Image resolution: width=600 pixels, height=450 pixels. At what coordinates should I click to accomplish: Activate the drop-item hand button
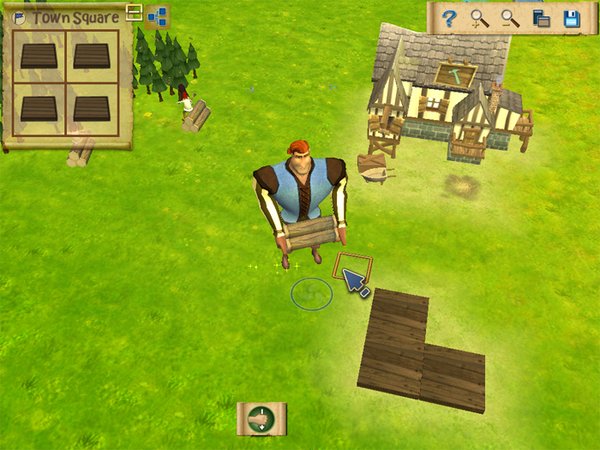(262, 418)
